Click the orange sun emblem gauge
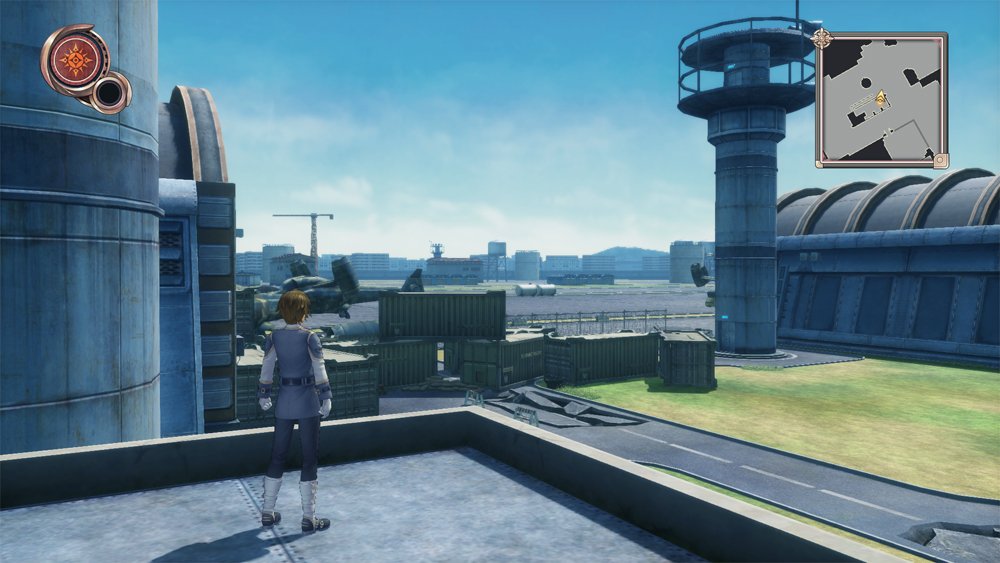The width and height of the screenshot is (1000, 563). pos(75,59)
